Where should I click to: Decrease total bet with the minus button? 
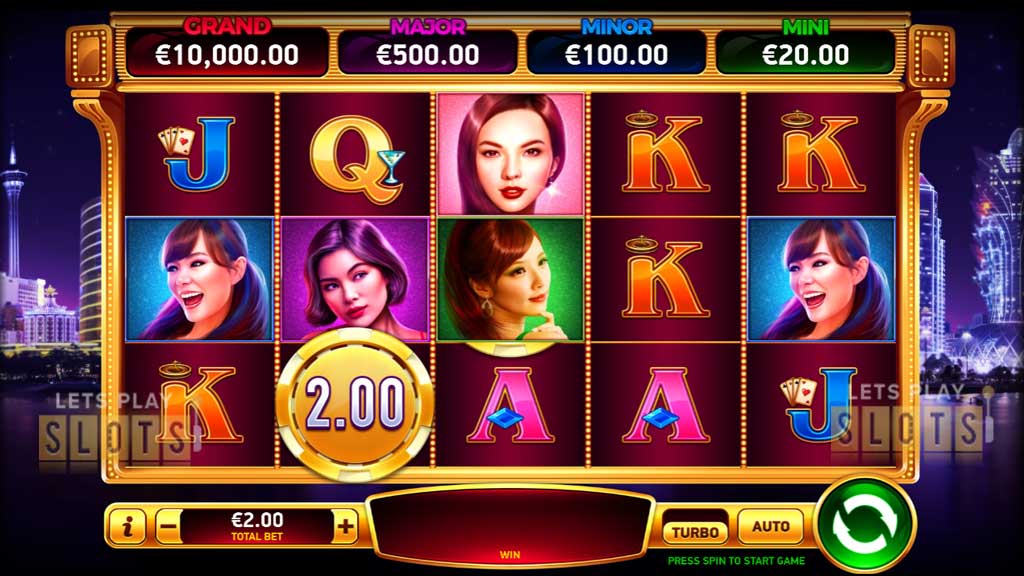[x=168, y=526]
